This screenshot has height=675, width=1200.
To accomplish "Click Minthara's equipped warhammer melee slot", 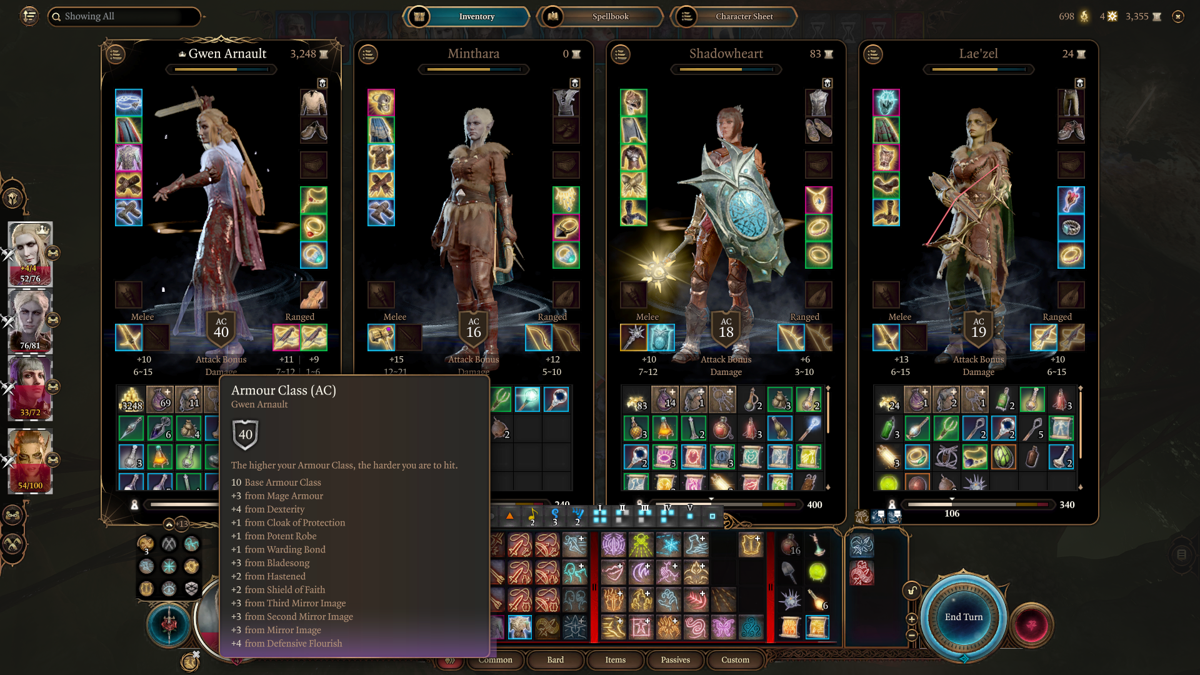I will (381, 338).
